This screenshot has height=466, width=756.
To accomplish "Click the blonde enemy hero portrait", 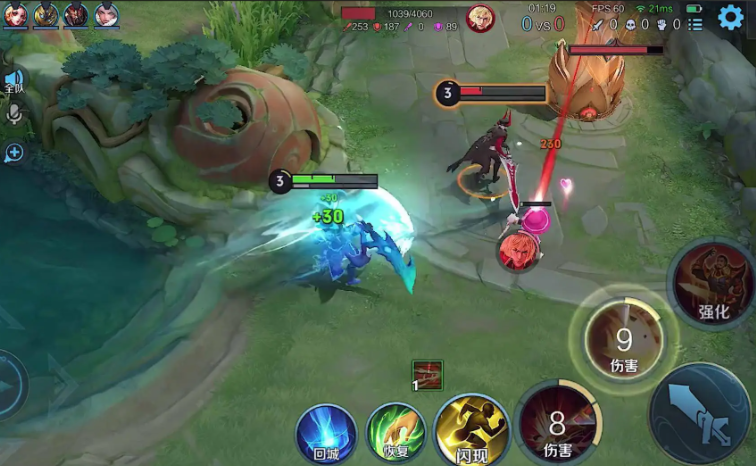I will click(x=480, y=18).
